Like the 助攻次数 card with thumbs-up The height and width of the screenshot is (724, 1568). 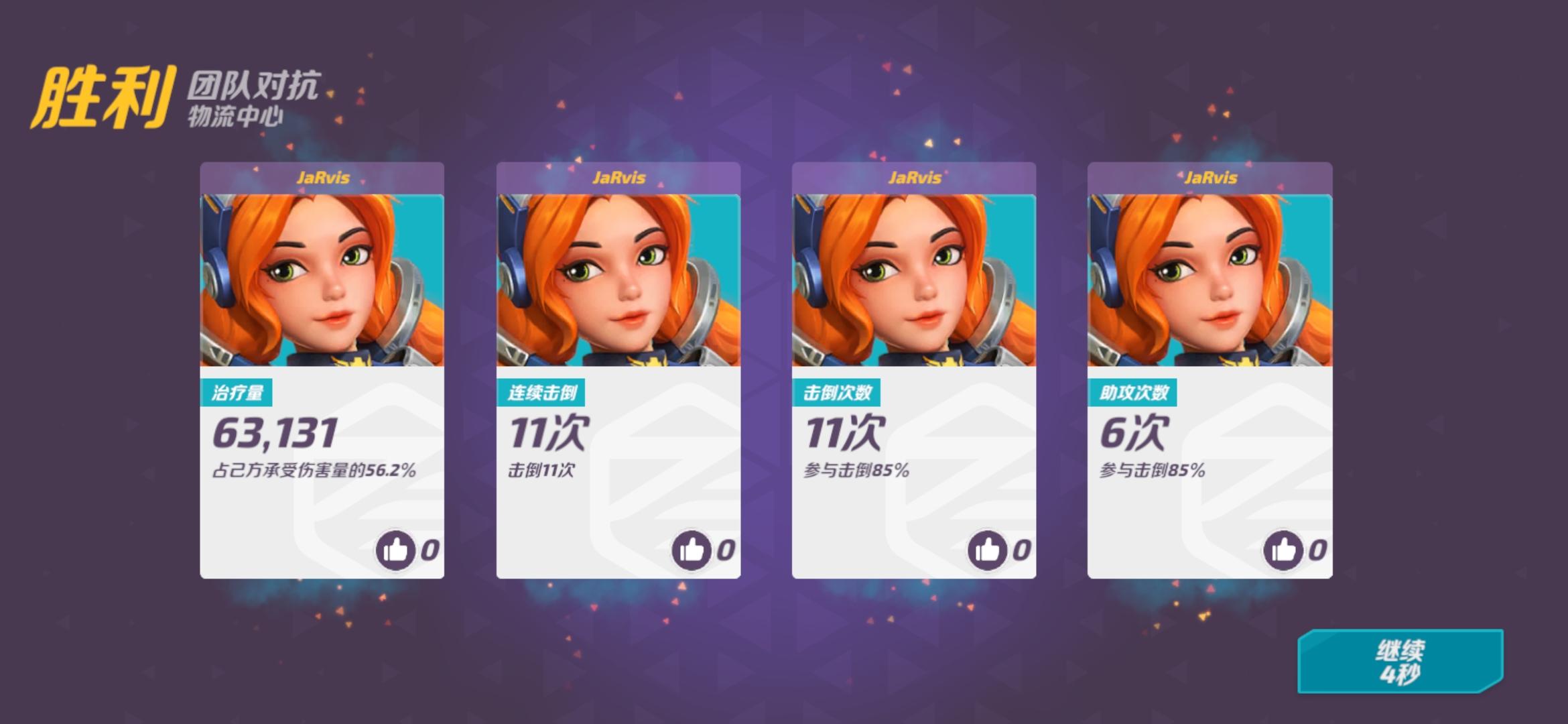point(1283,550)
